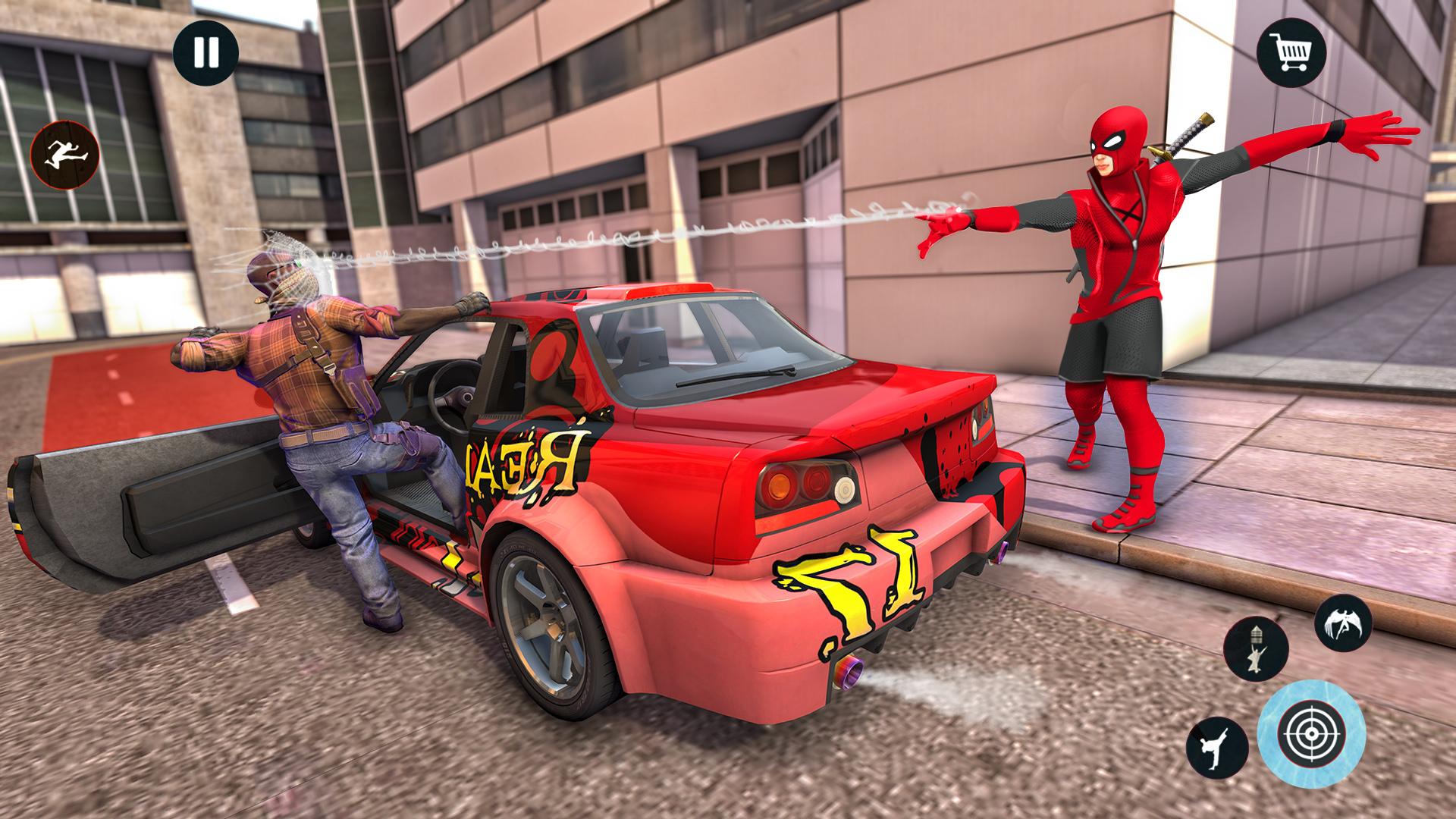Open the in-game shop cart

point(1293,51)
